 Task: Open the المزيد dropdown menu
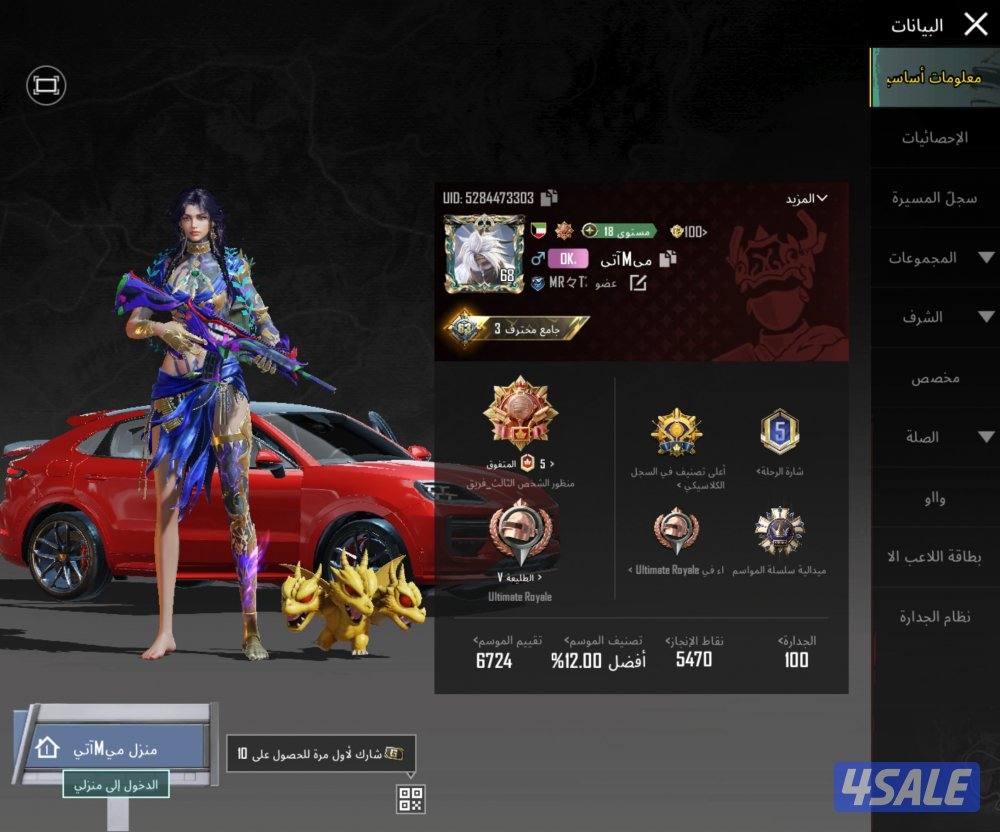coord(807,198)
